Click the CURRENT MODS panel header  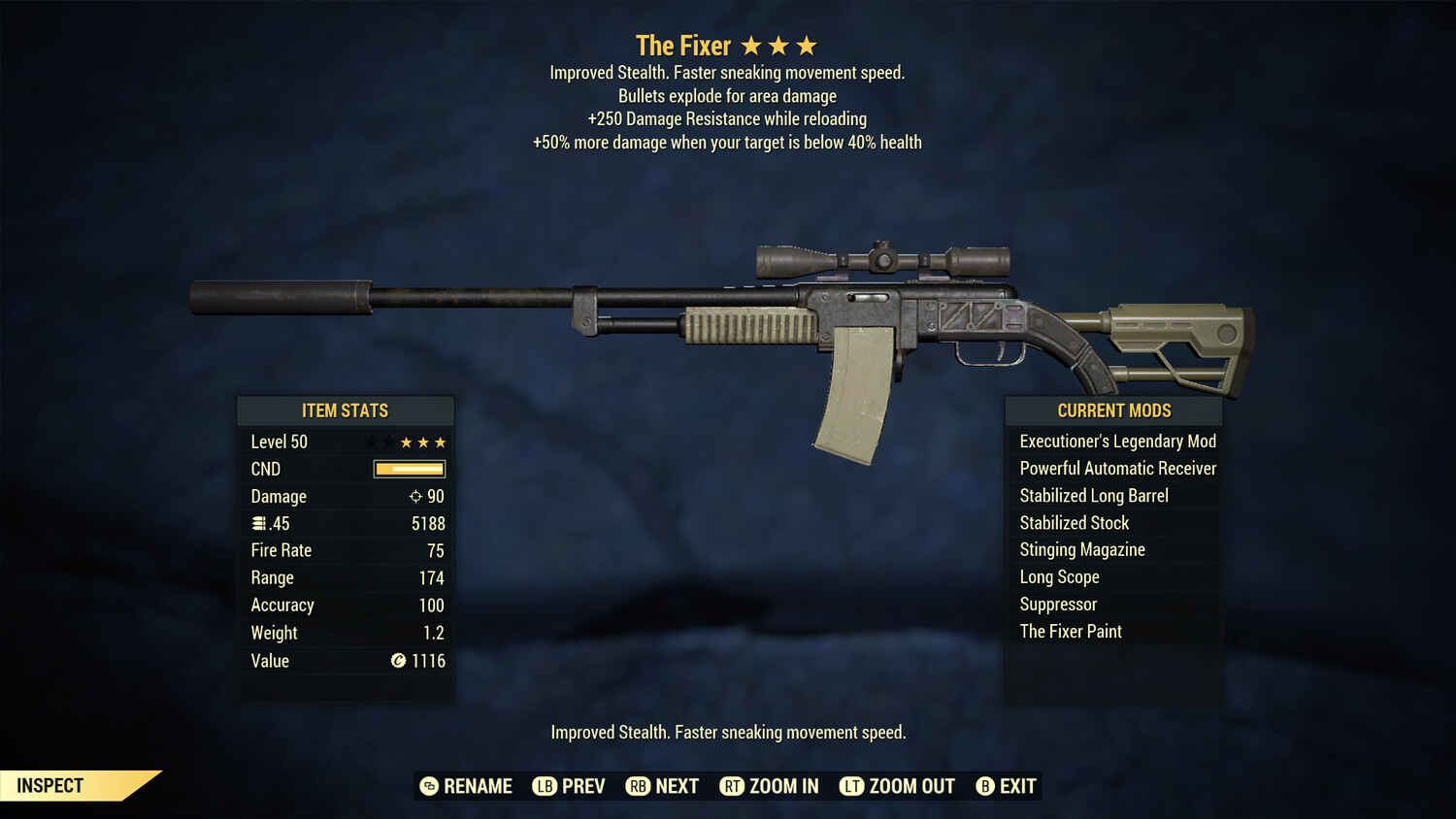click(1113, 409)
